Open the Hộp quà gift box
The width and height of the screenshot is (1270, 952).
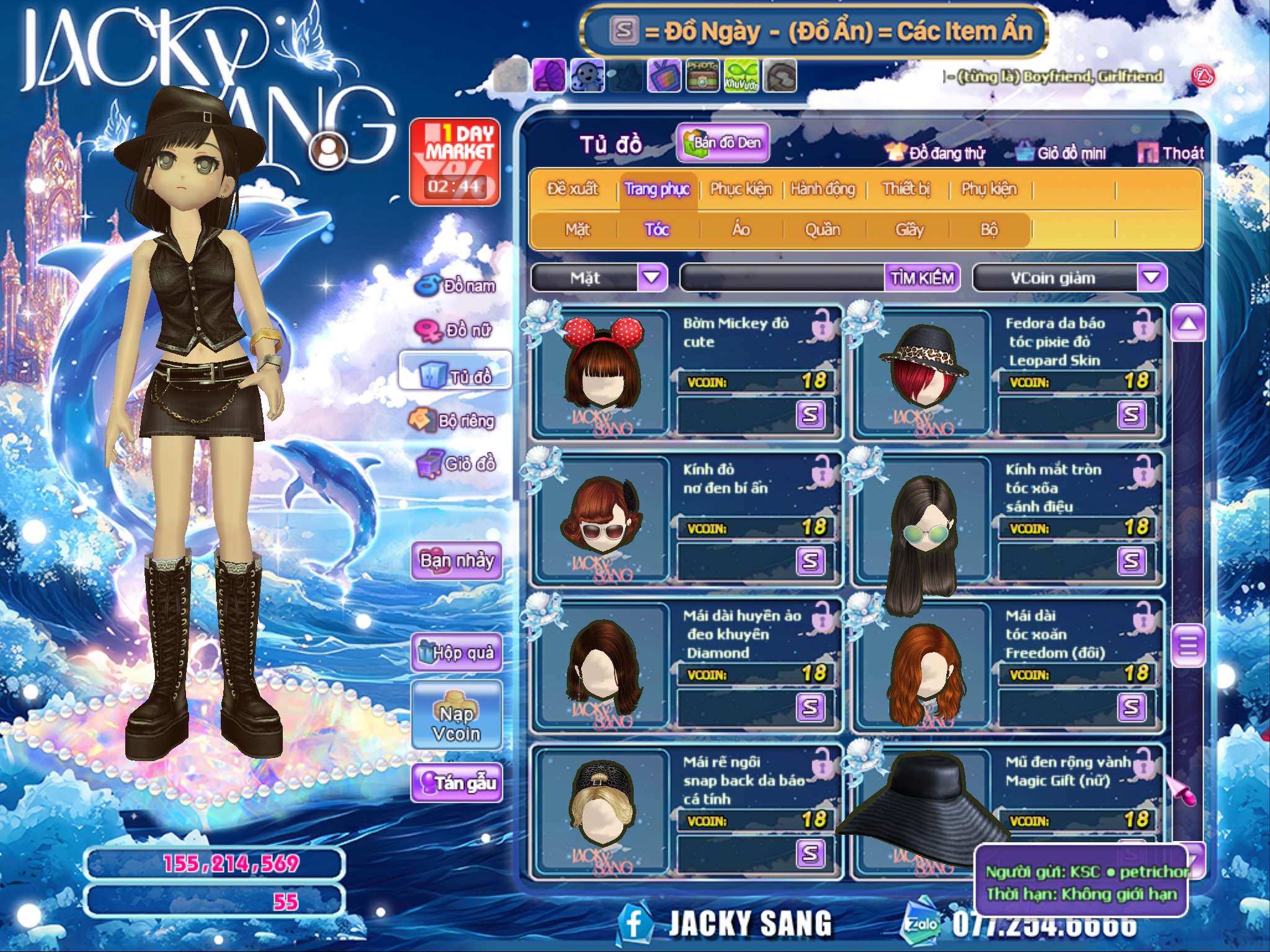[457, 652]
